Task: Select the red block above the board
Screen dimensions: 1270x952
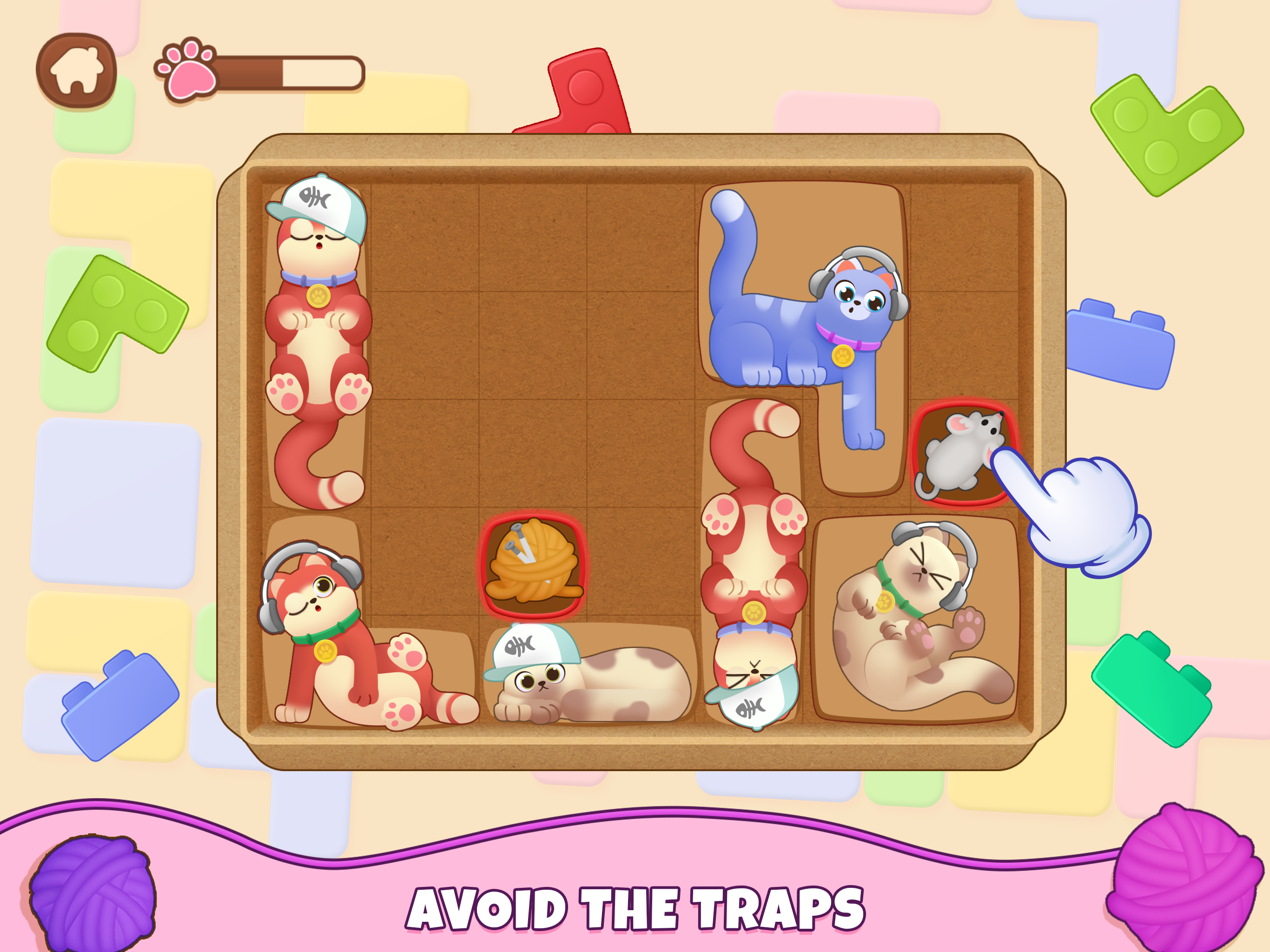Action: [x=580, y=92]
